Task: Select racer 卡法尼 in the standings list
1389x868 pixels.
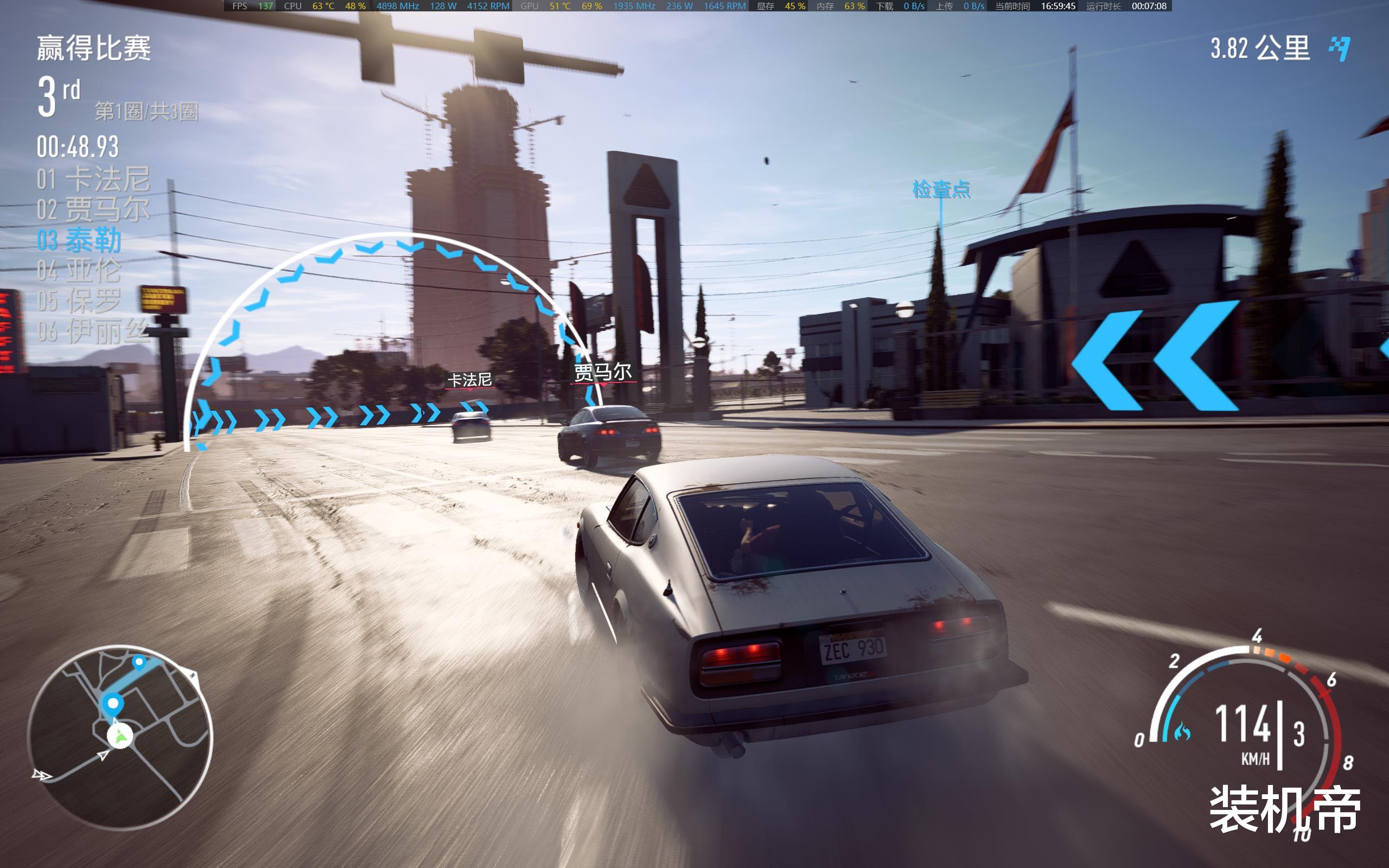Action: (x=93, y=179)
